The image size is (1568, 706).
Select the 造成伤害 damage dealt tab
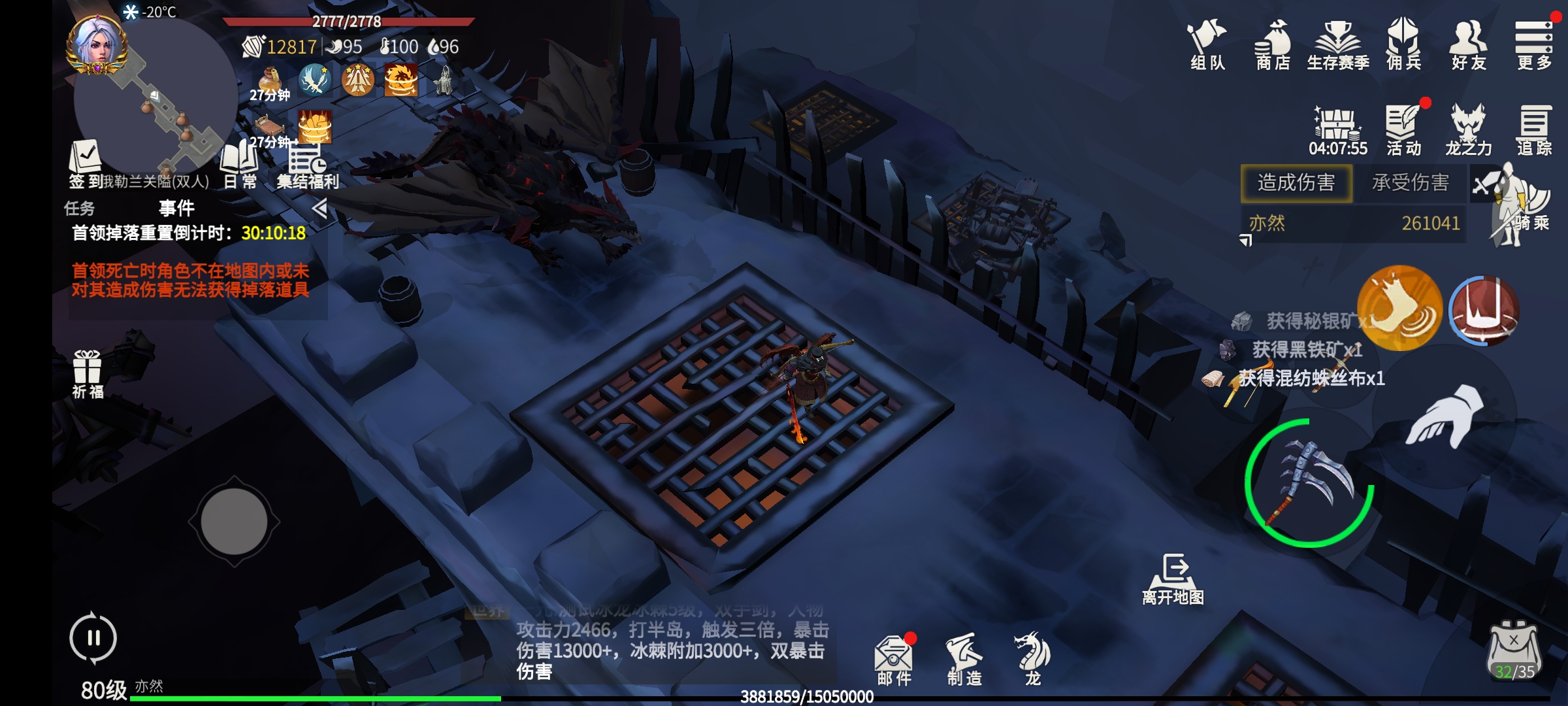[x=1296, y=182]
